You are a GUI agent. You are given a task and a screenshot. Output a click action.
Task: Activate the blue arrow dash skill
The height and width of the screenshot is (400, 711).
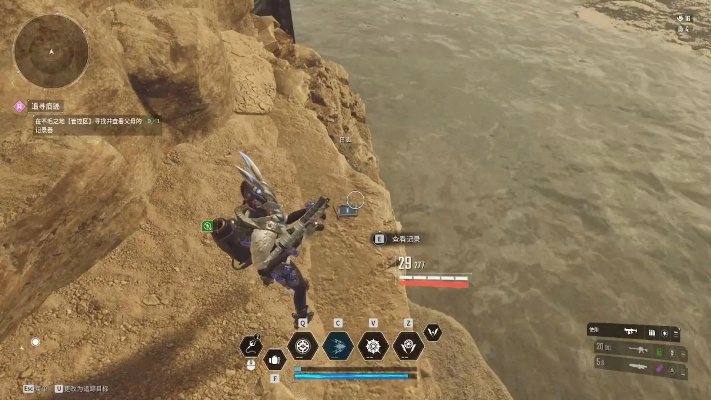point(337,346)
